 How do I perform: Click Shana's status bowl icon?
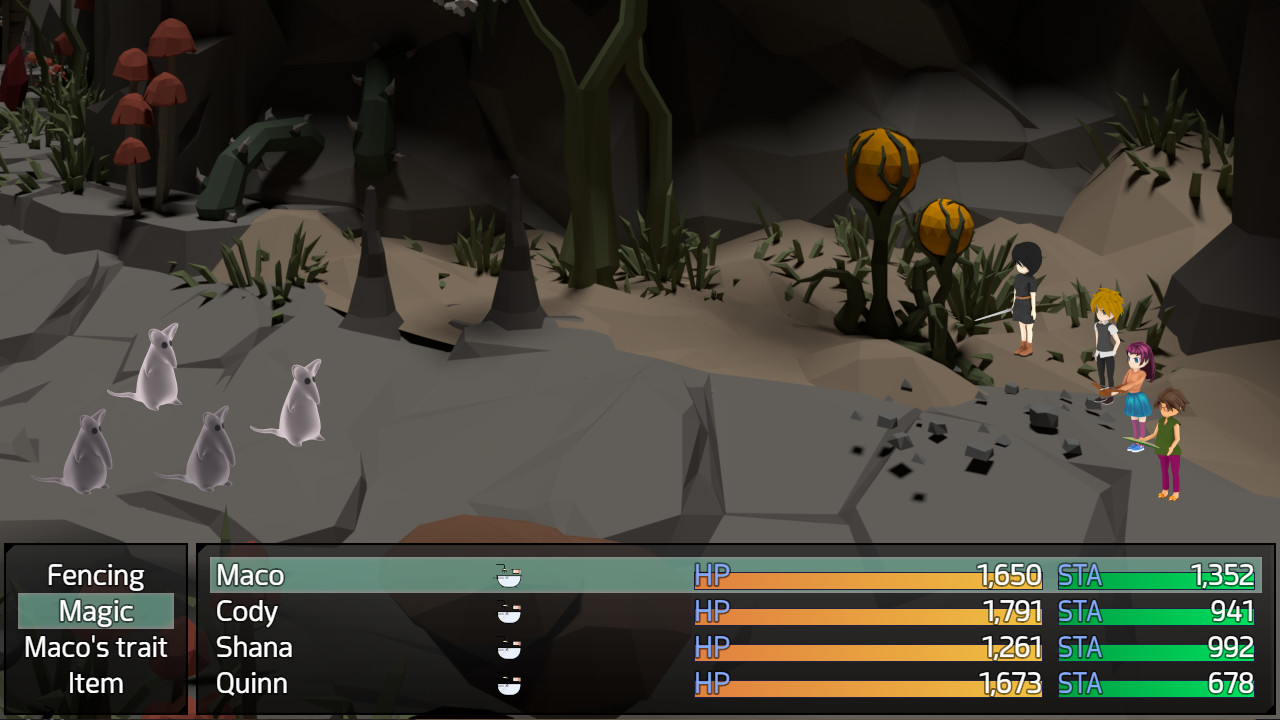point(510,647)
